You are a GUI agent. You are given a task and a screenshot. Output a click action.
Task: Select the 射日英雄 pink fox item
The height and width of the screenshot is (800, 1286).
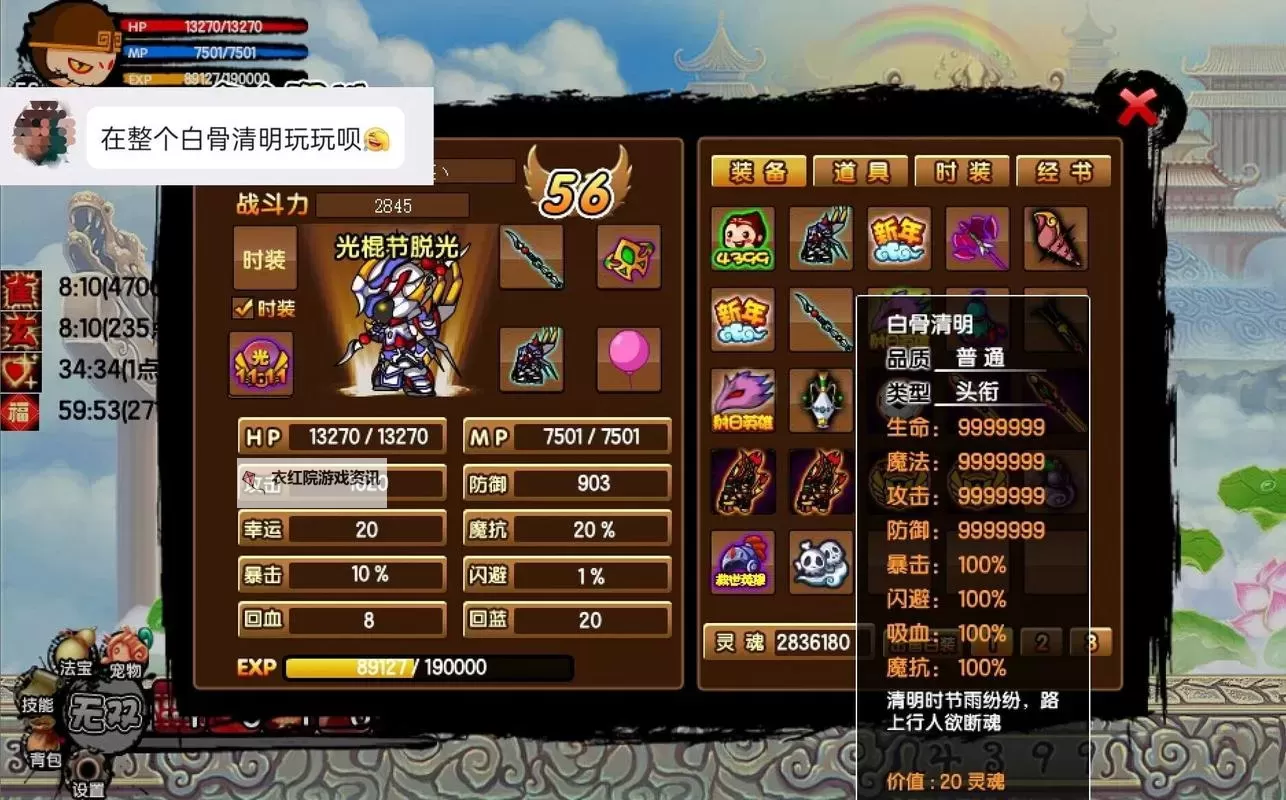[742, 402]
